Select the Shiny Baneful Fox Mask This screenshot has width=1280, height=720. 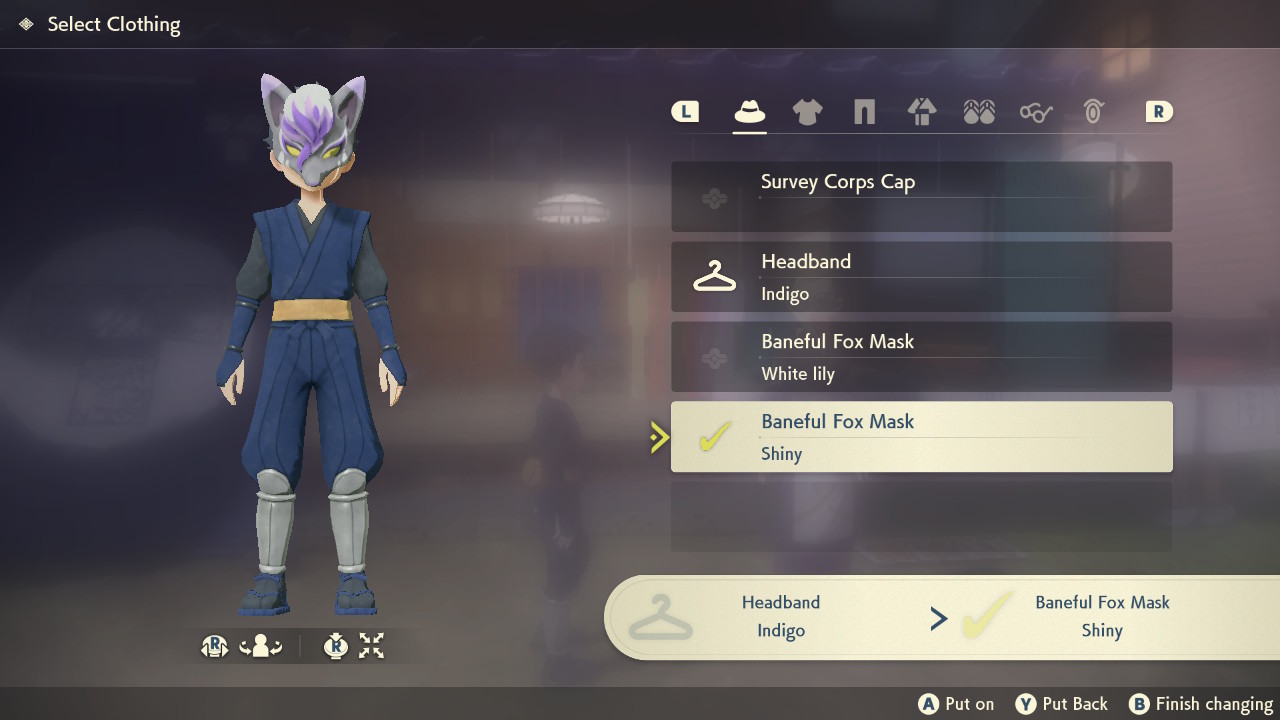pos(921,437)
